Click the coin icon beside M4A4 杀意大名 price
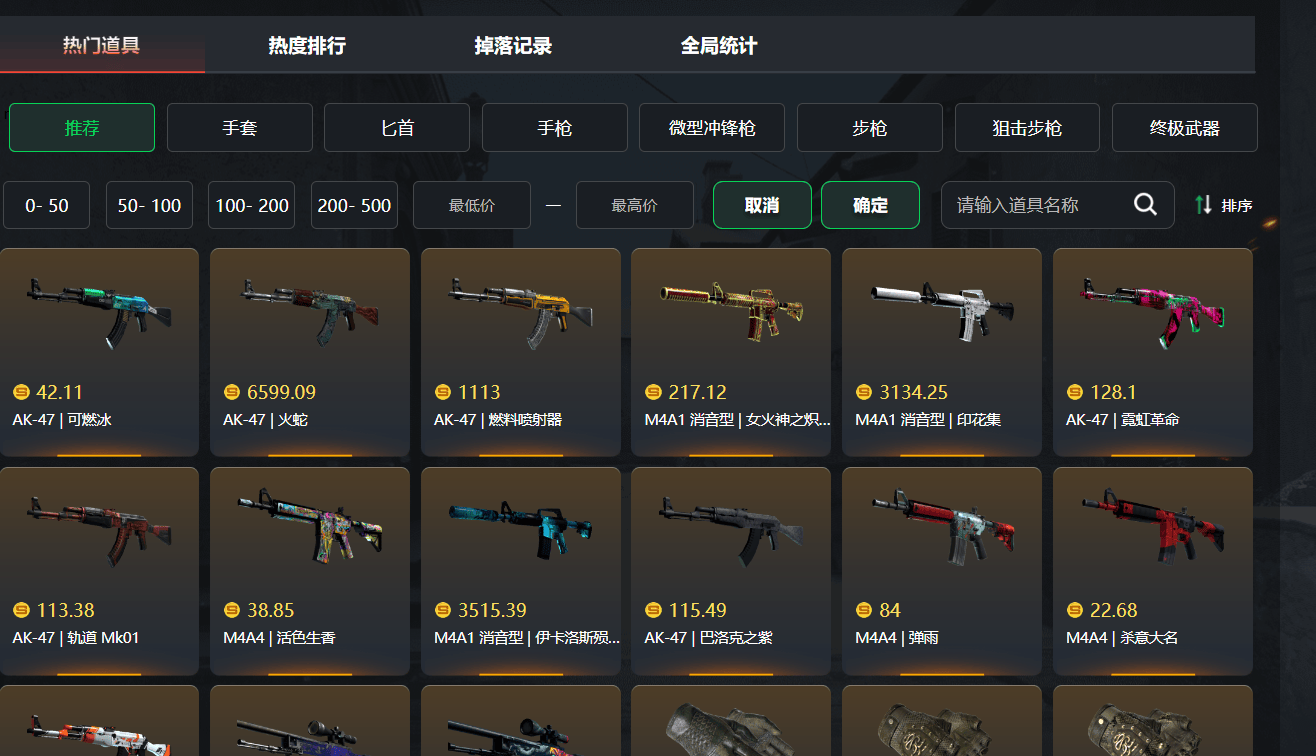 coord(1074,609)
